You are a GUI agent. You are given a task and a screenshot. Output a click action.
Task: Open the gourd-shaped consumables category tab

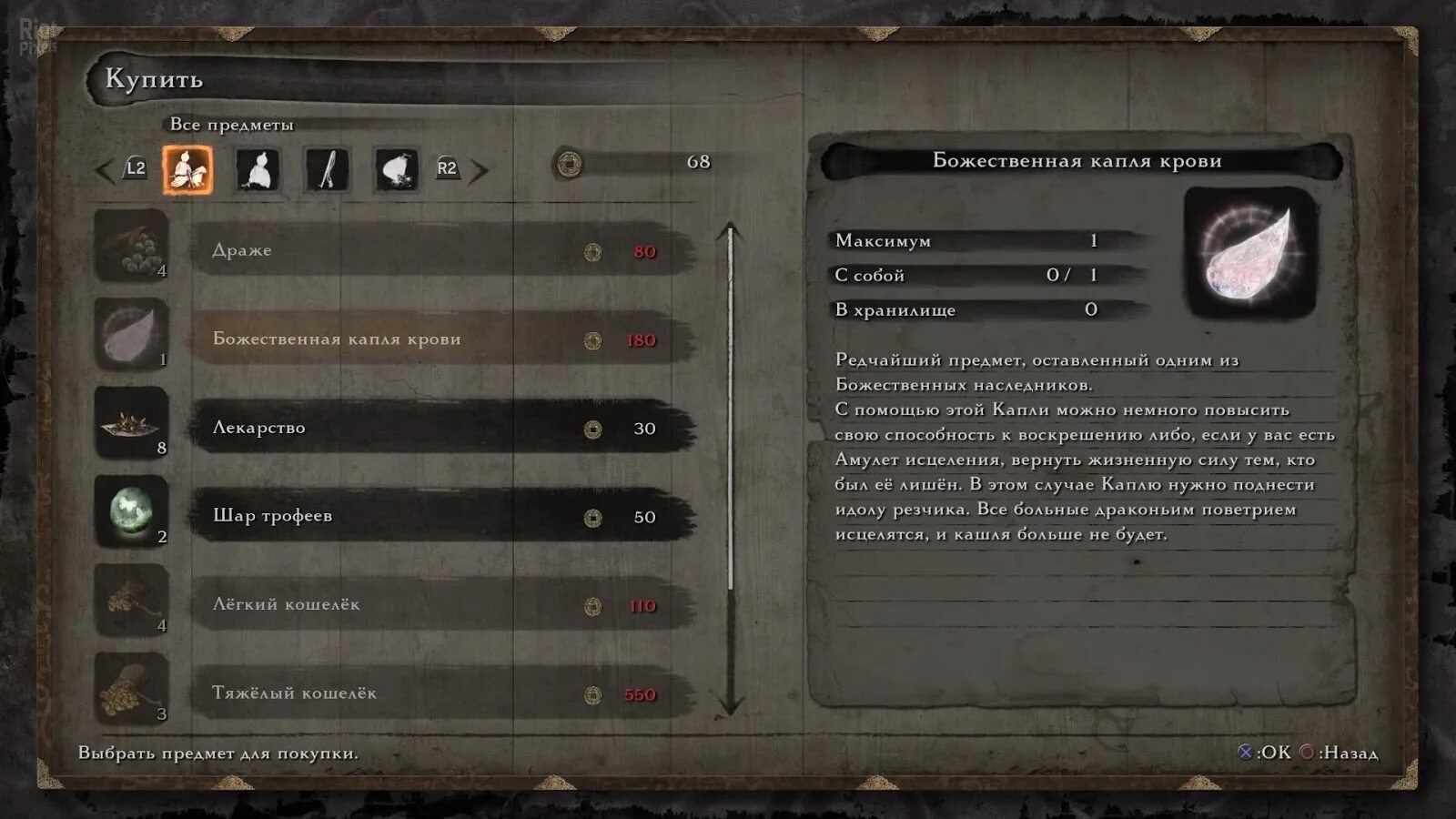pos(258,169)
